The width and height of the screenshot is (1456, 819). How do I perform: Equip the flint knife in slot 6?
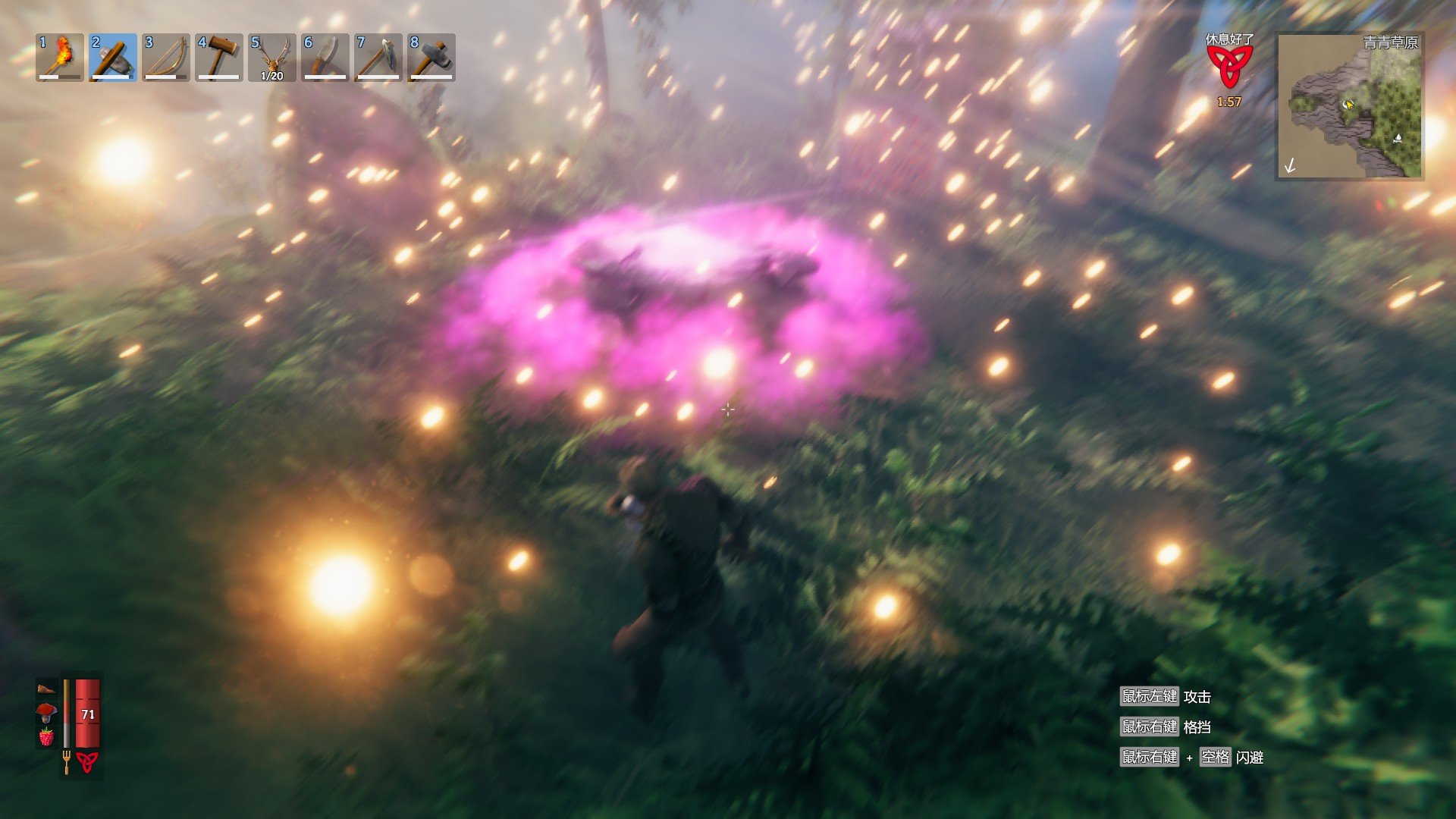[325, 57]
